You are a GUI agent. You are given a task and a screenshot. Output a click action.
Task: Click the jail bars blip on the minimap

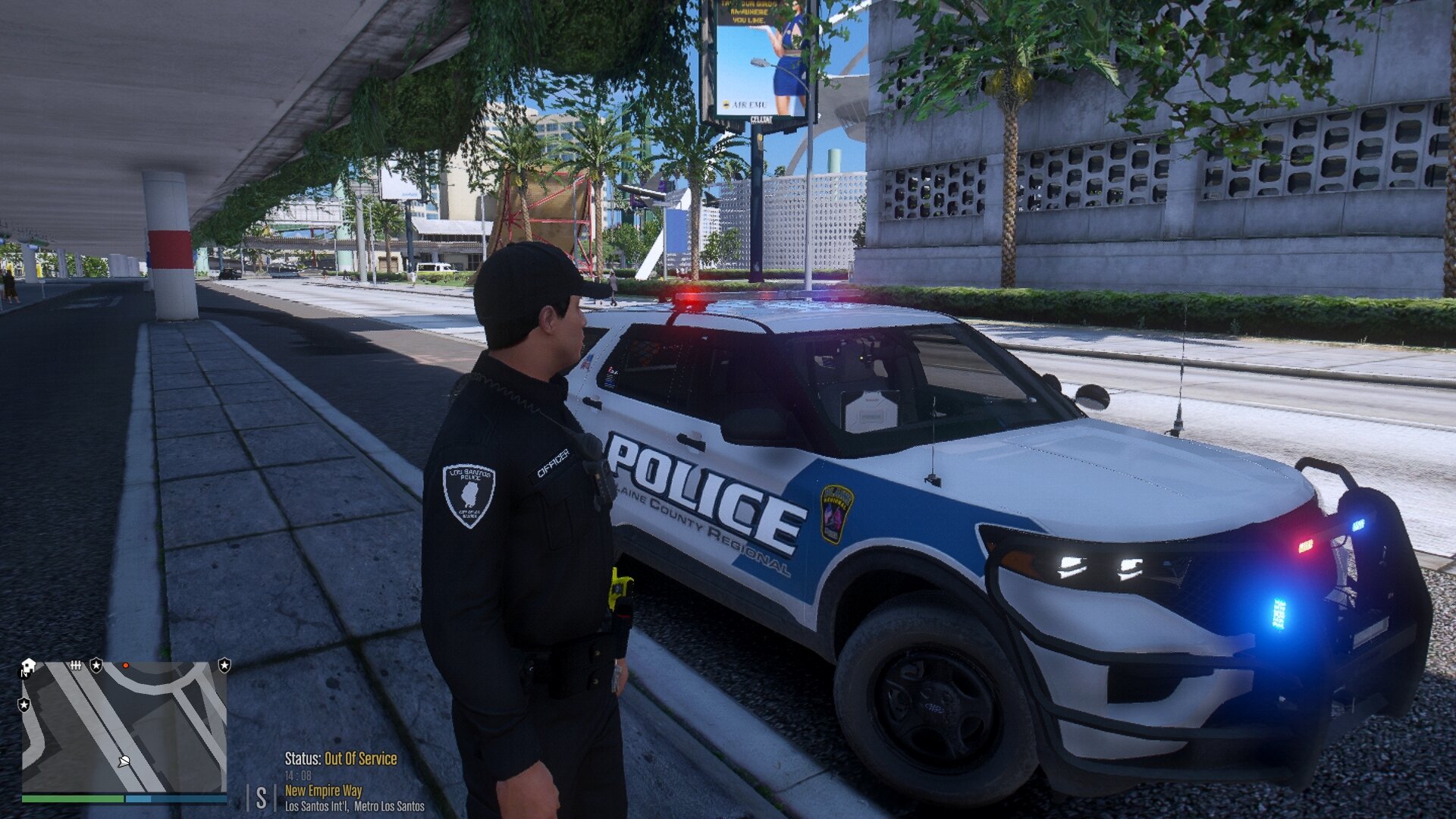(75, 665)
